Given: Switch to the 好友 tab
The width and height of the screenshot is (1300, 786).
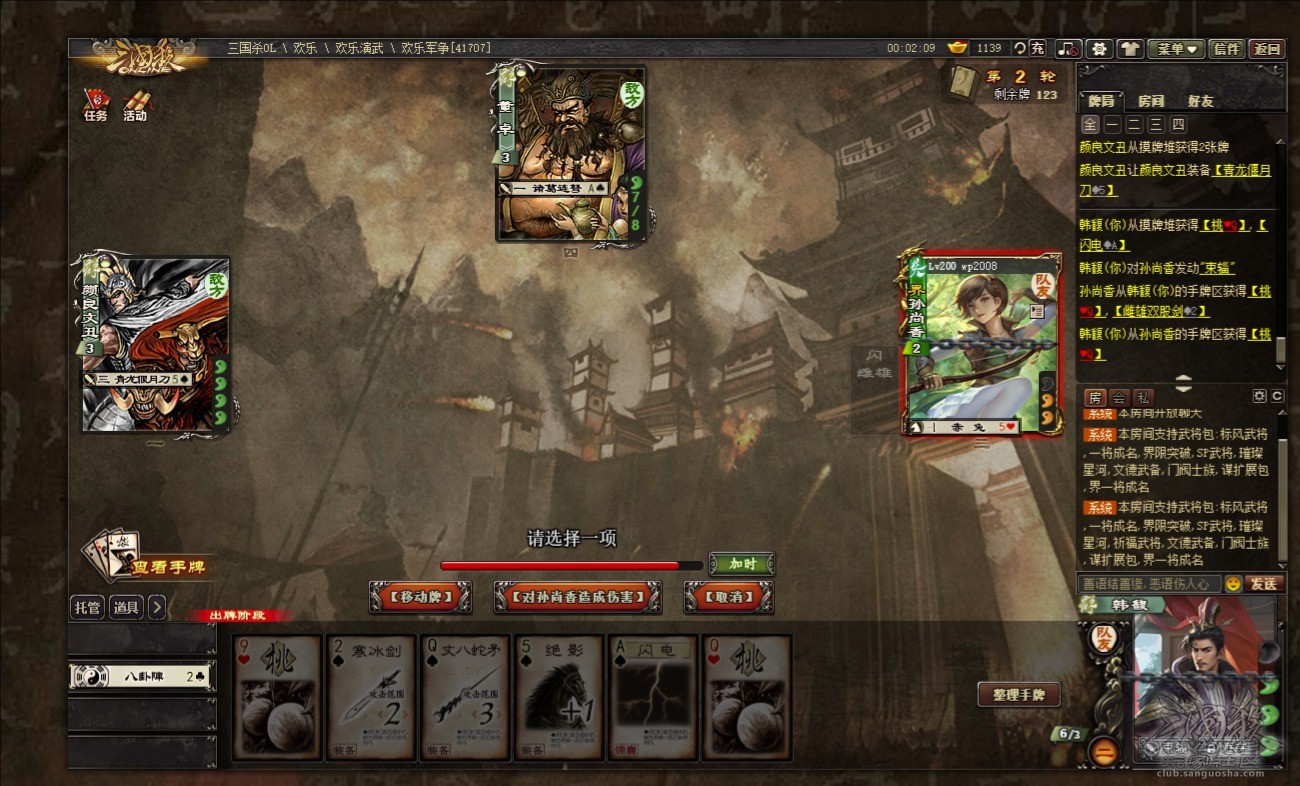Looking at the screenshot, I should pos(1200,101).
